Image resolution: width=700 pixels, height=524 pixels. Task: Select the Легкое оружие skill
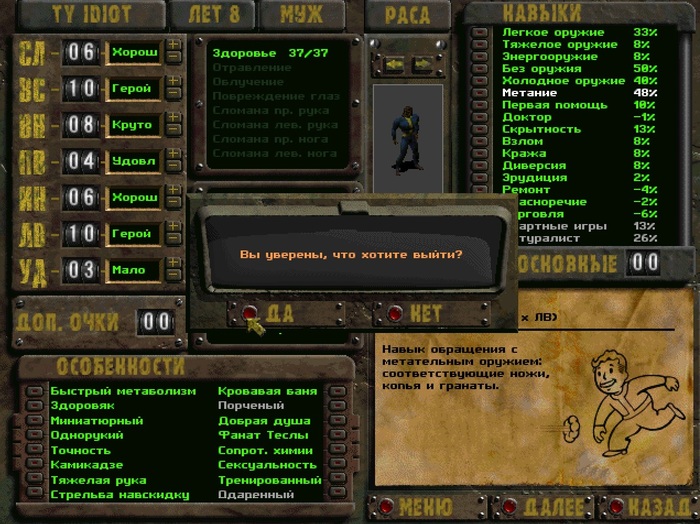tap(559, 32)
